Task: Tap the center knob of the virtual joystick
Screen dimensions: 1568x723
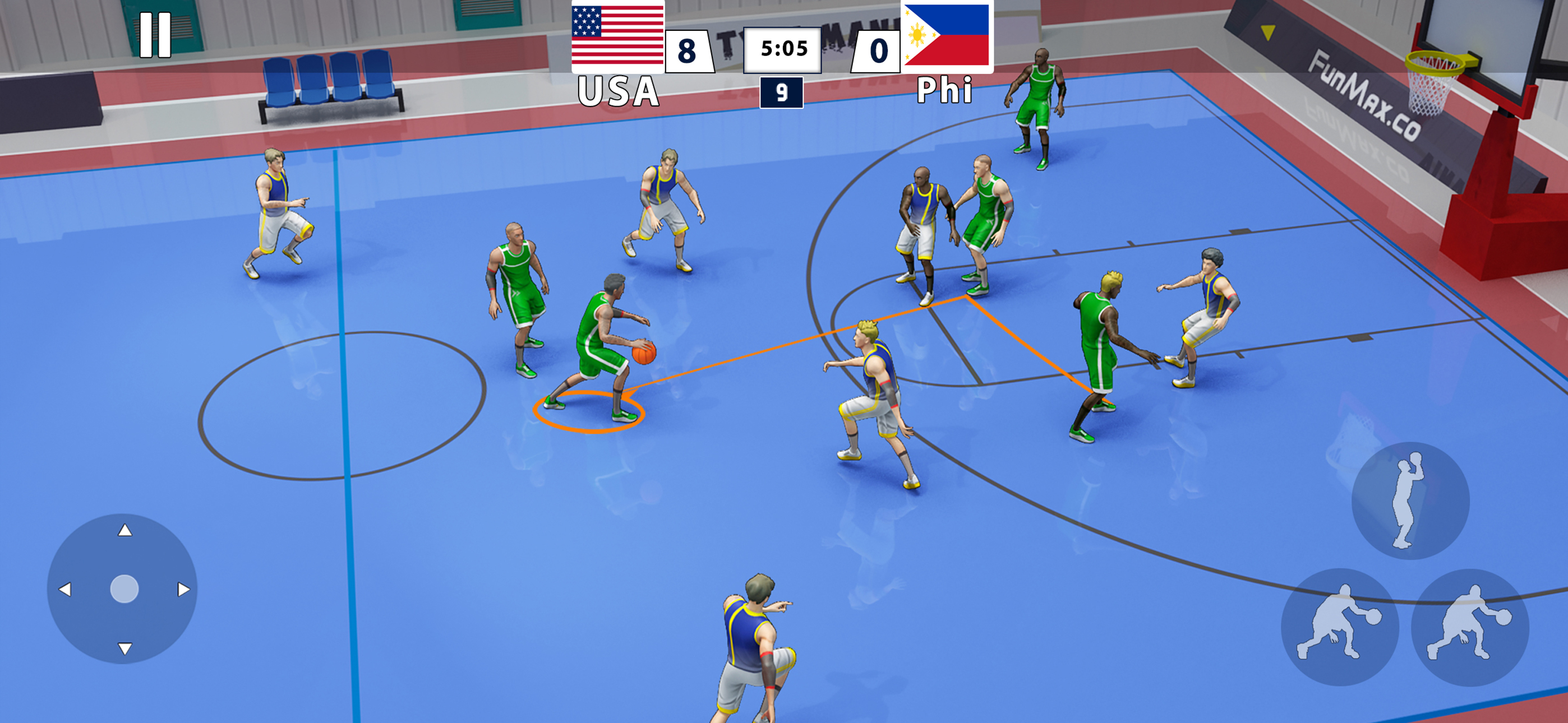Action: pyautogui.click(x=124, y=588)
